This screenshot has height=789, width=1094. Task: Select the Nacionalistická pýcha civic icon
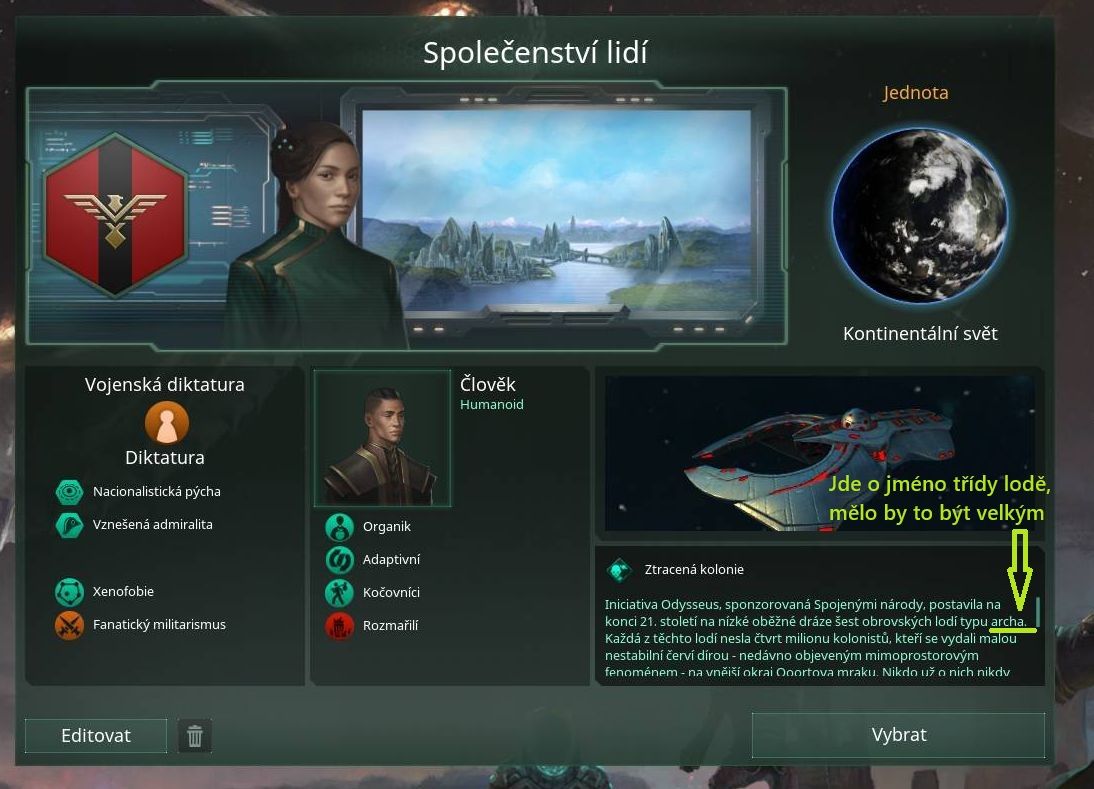point(69,492)
